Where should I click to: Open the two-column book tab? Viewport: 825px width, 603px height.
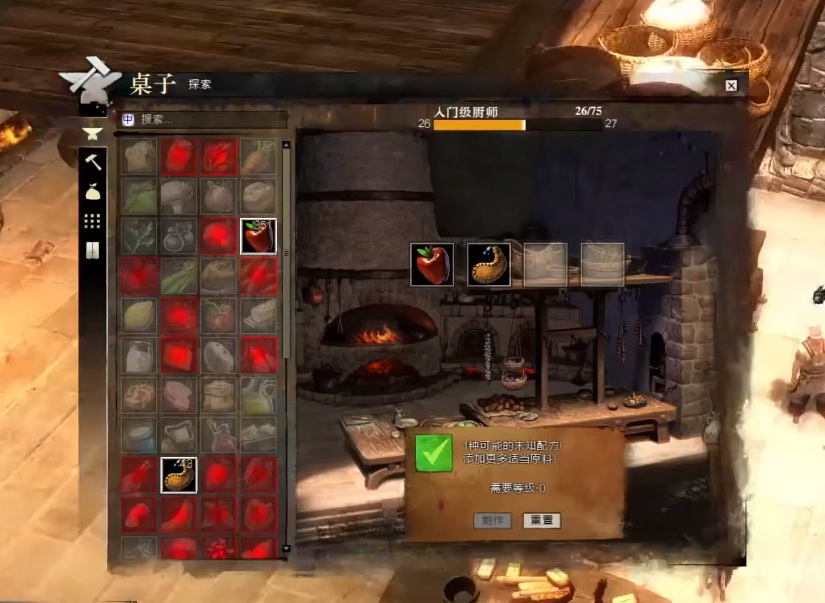[93, 250]
